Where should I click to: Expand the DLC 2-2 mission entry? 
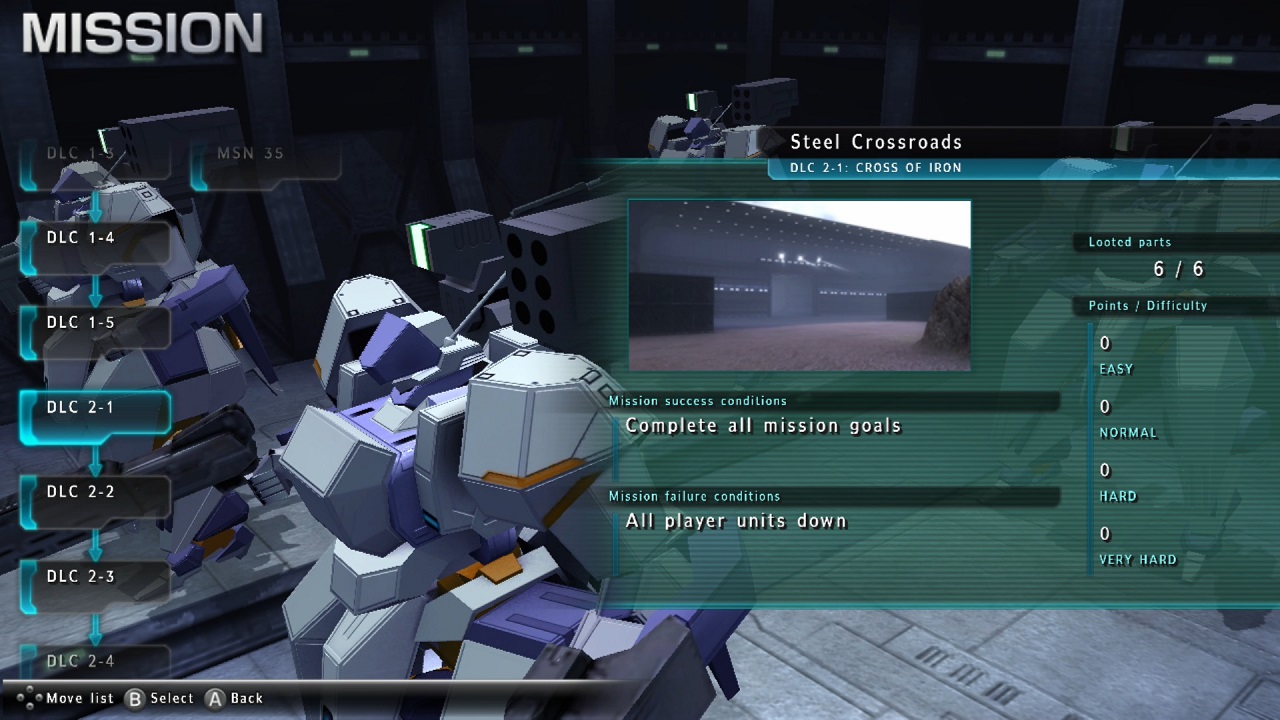pos(95,492)
